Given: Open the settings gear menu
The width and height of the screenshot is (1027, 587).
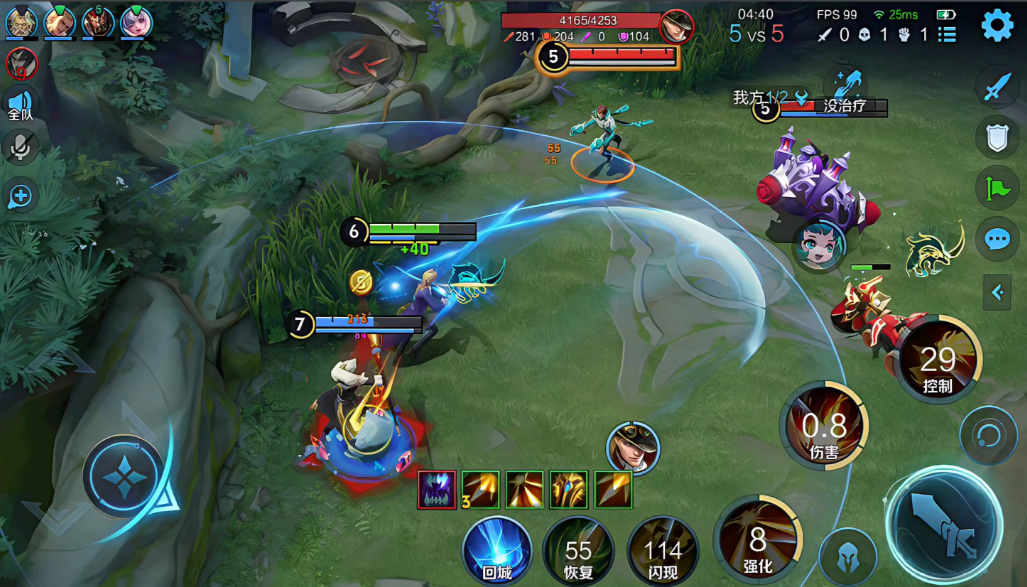Looking at the screenshot, I should click(x=997, y=25).
